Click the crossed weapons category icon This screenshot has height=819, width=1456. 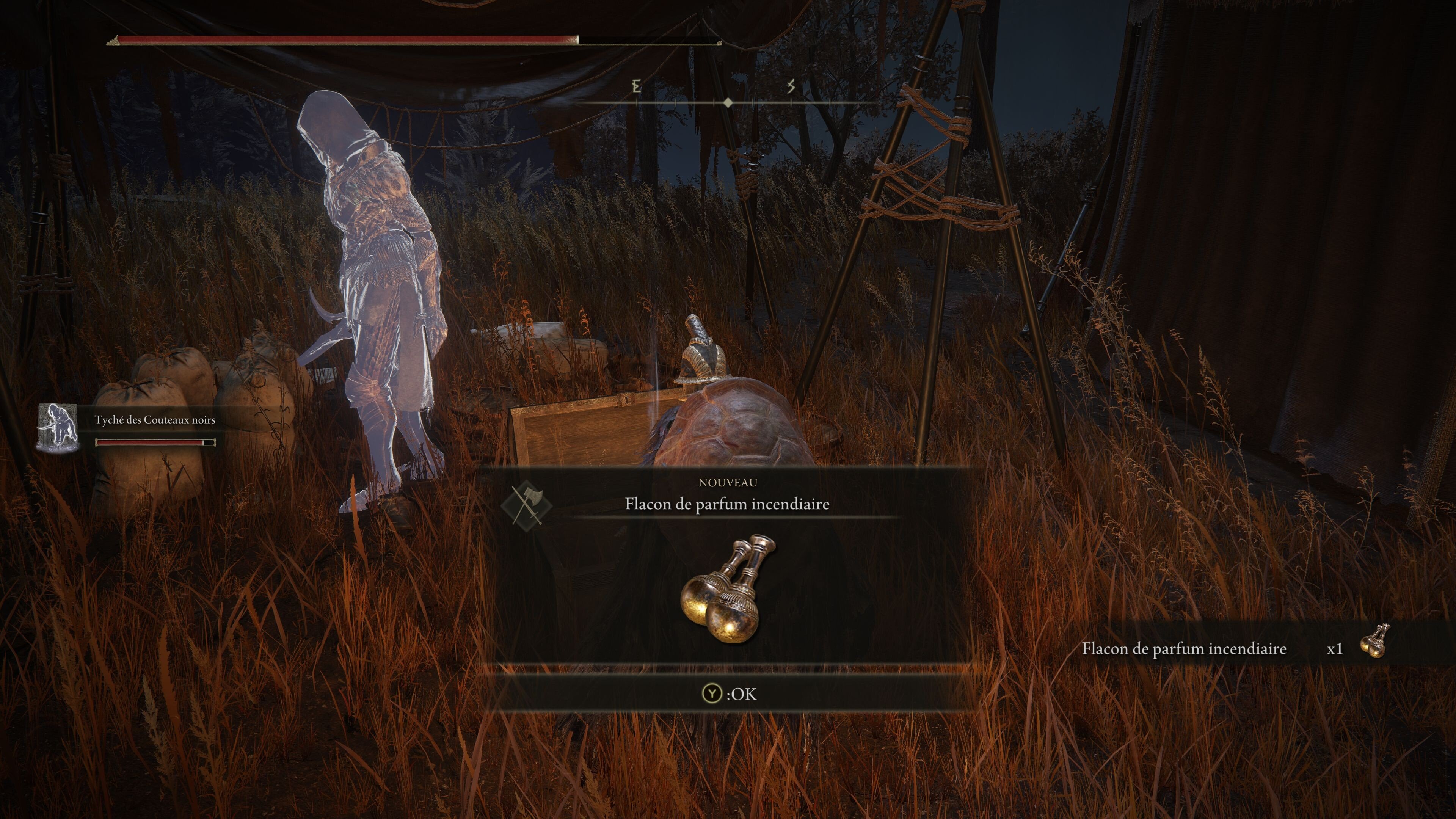pyautogui.click(x=526, y=504)
